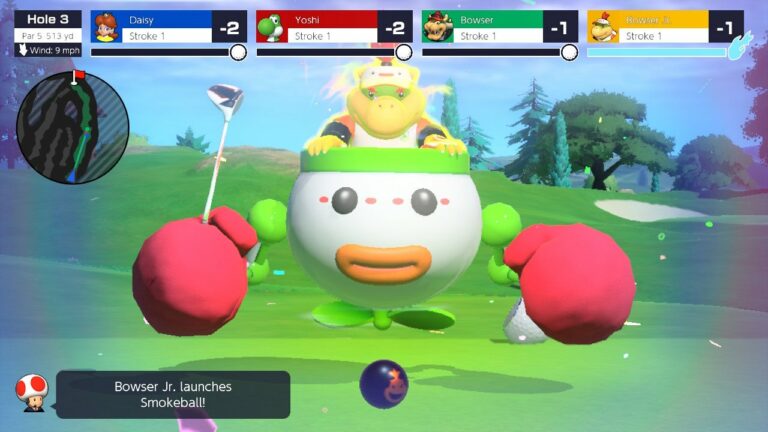Viewport: 768px width, 432px height.
Task: Click Daisy's portrait icon
Action: coord(106,27)
